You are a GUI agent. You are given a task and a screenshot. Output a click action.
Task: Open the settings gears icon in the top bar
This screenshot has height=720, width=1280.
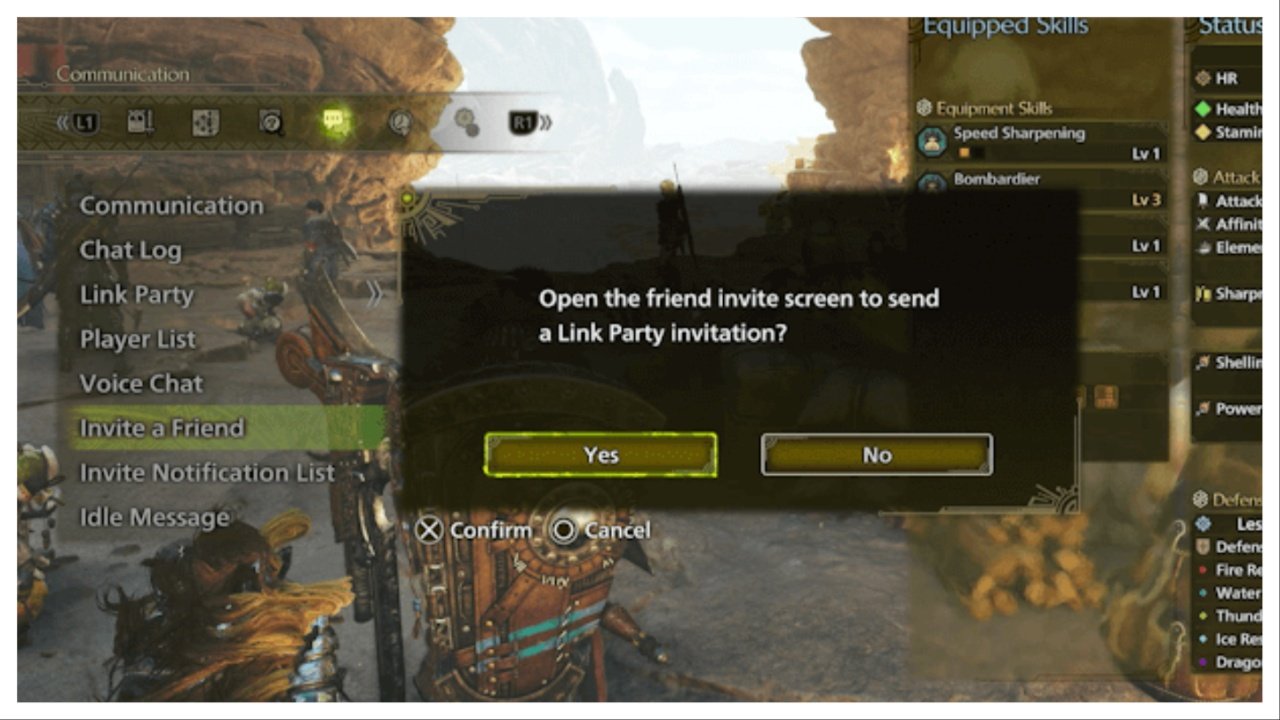(x=467, y=122)
